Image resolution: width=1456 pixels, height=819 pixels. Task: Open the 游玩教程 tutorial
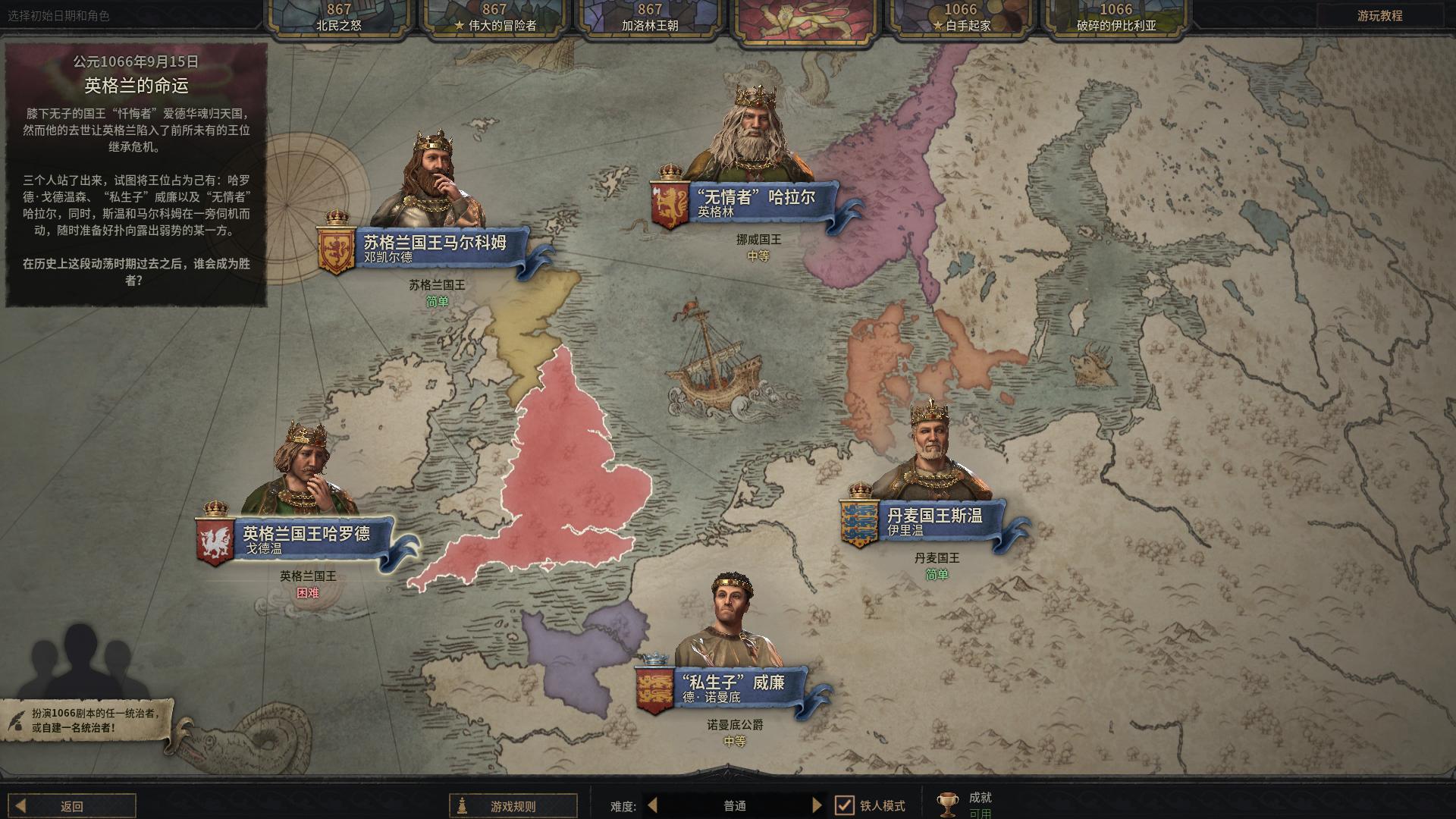(1379, 16)
